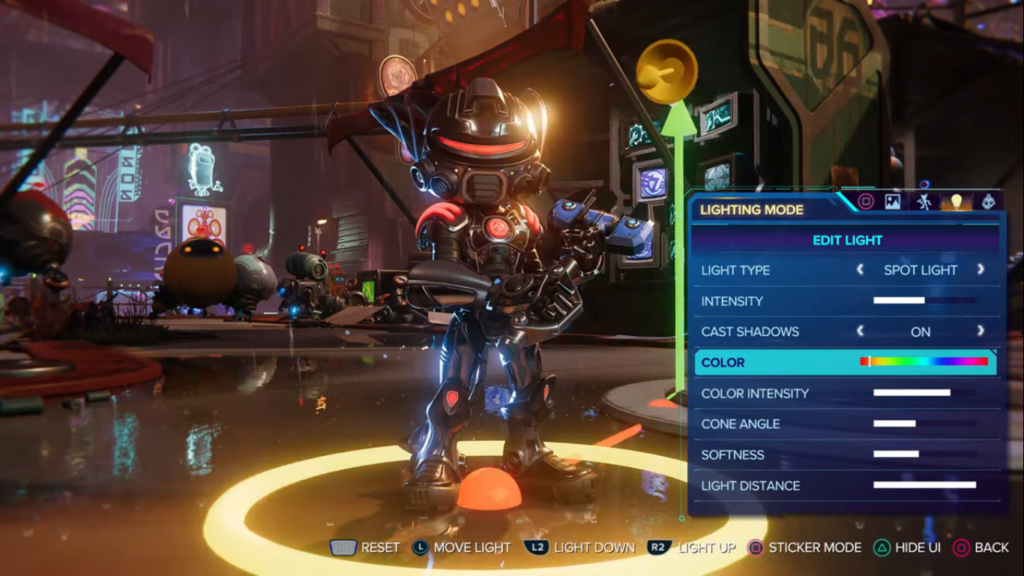Switch light type to the next option
This screenshot has height=576, width=1024.
pyautogui.click(x=980, y=270)
